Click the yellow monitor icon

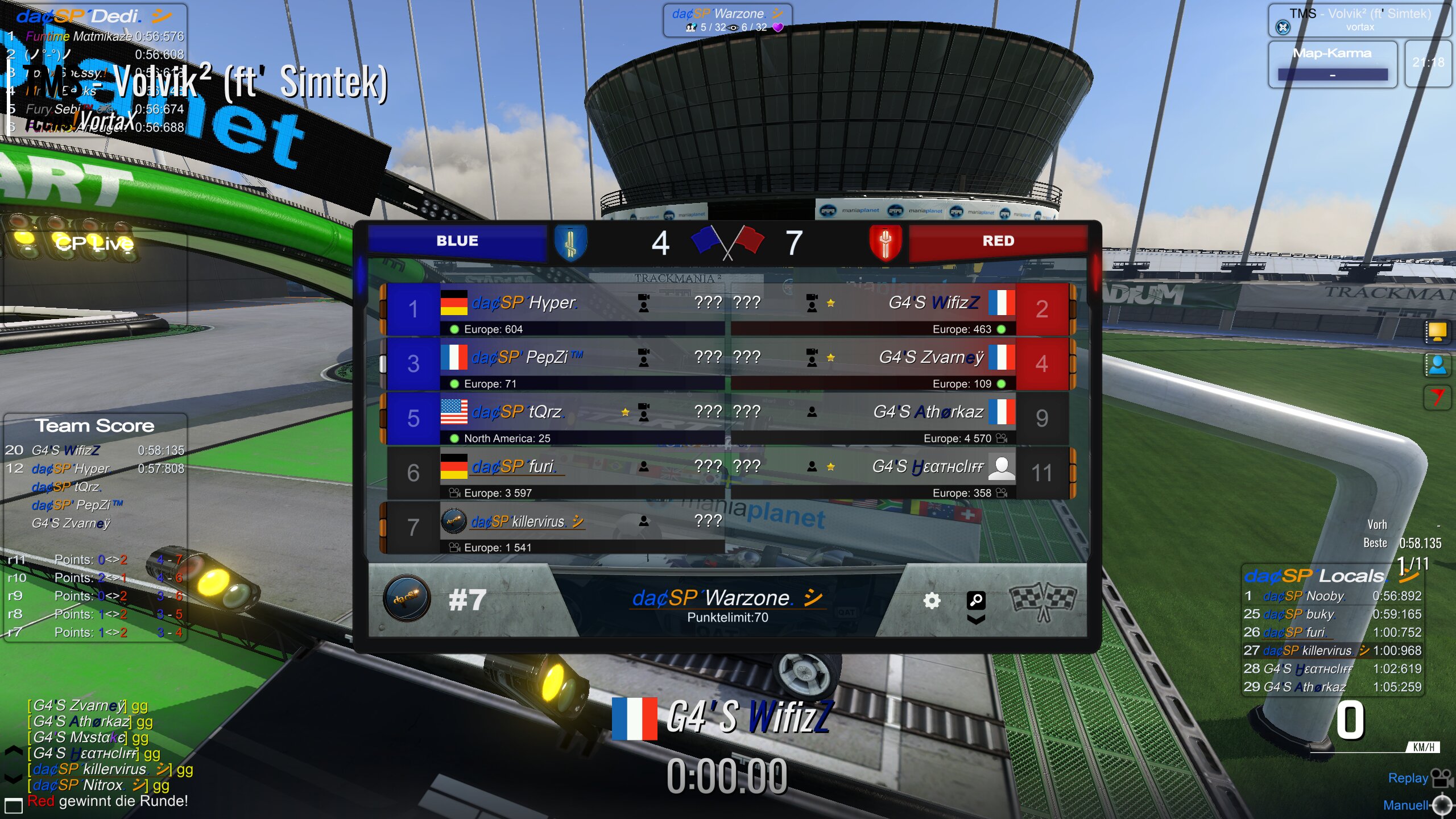pyautogui.click(x=1437, y=331)
